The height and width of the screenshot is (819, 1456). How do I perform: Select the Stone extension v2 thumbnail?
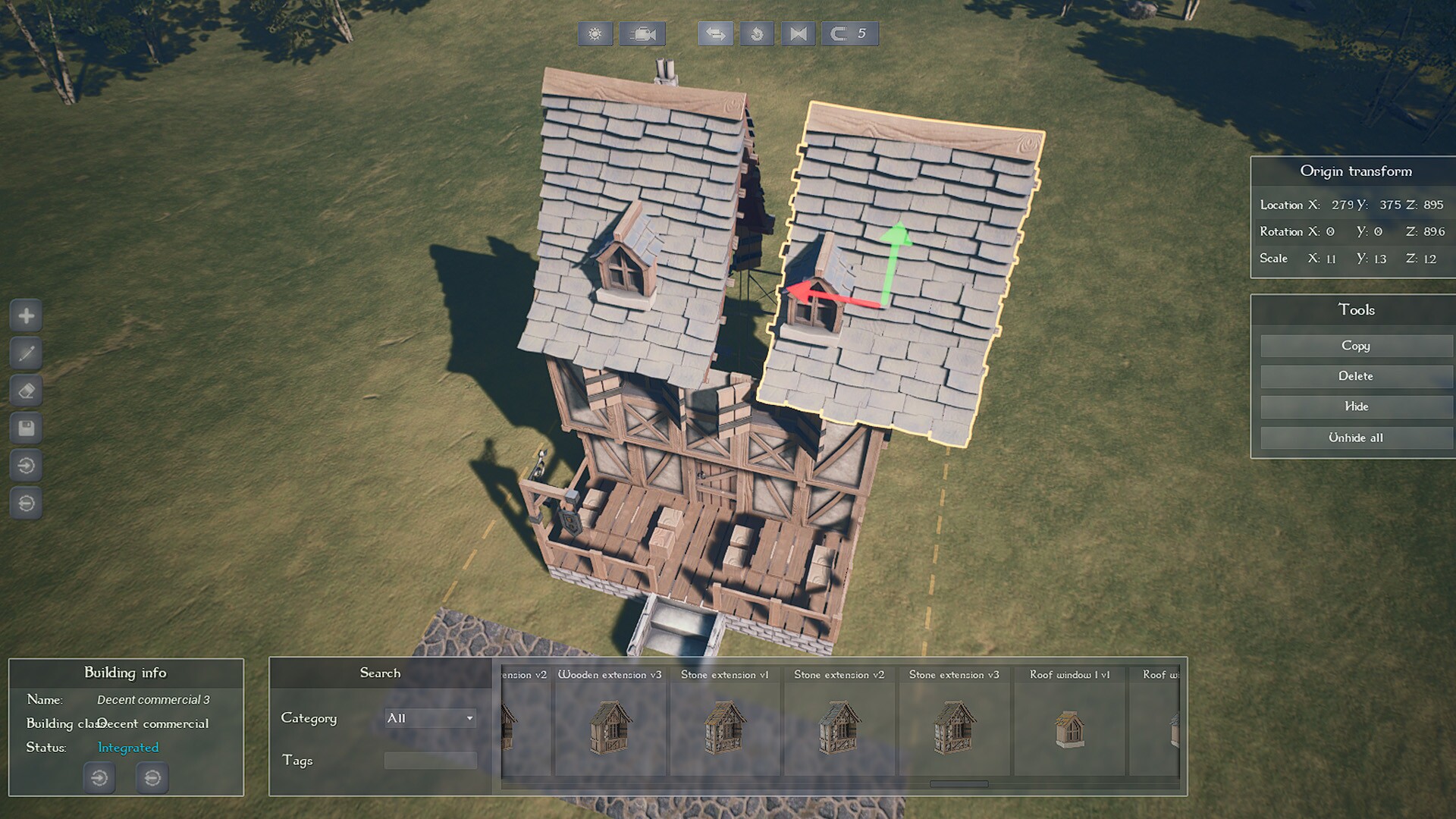click(x=839, y=728)
